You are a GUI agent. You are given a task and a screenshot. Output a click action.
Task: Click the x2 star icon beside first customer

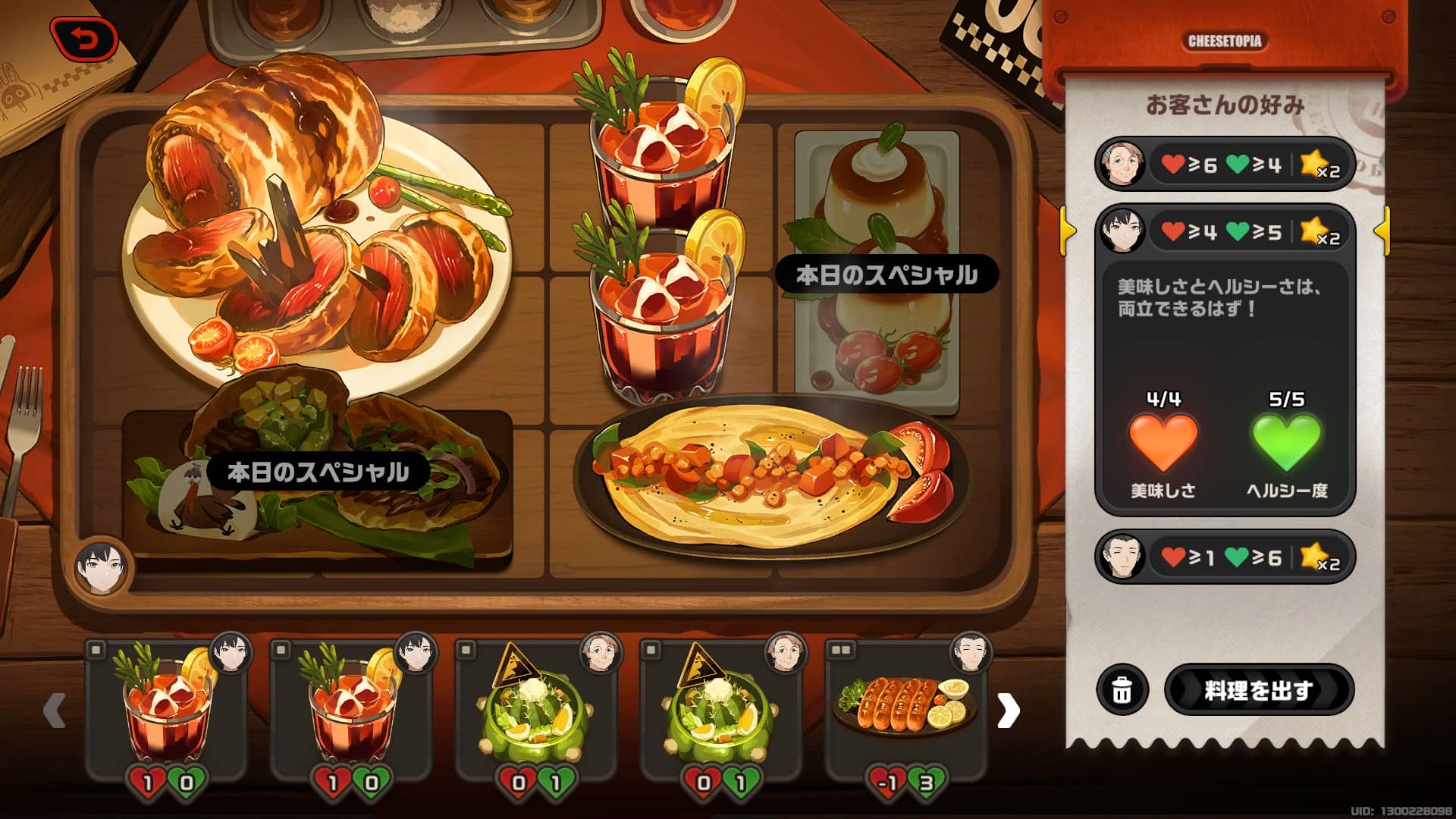[1321, 165]
